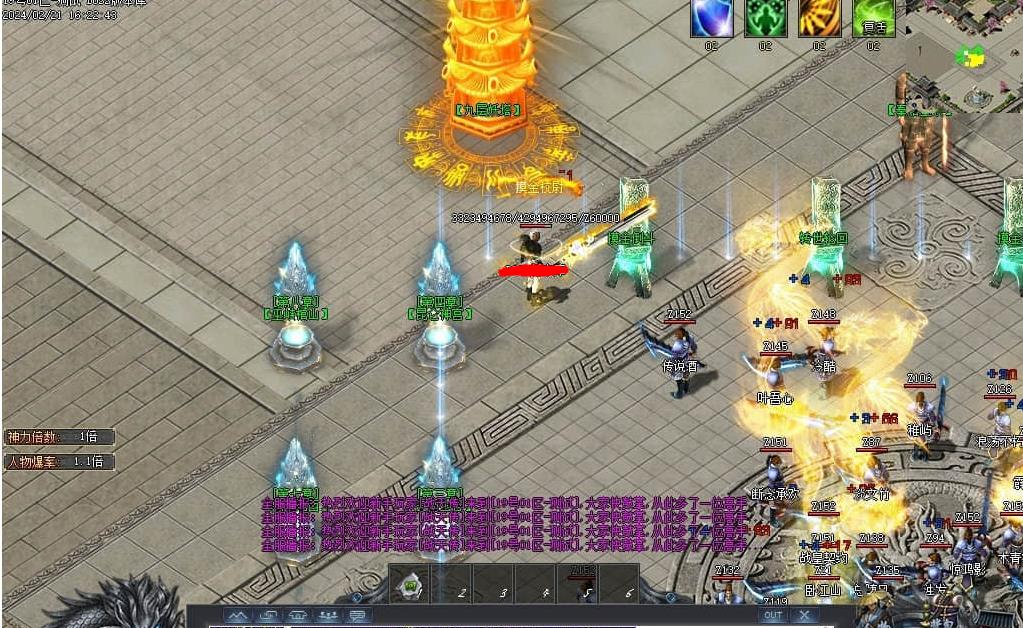Click the 神力倍数 multiplier label
The width and height of the screenshot is (1023, 628).
tap(59, 437)
